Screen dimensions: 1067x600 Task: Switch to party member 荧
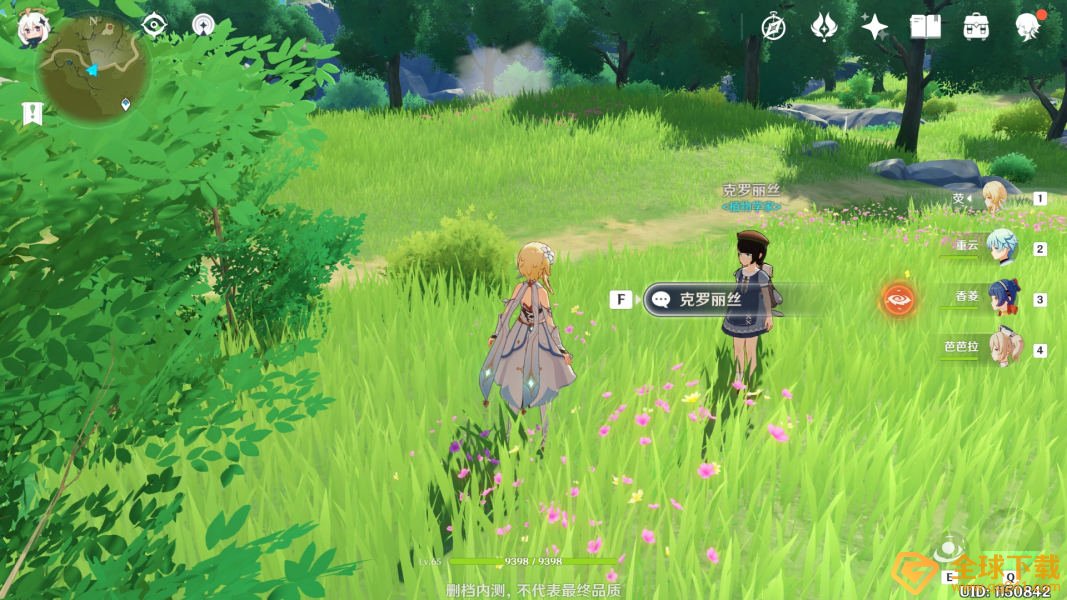tap(993, 198)
